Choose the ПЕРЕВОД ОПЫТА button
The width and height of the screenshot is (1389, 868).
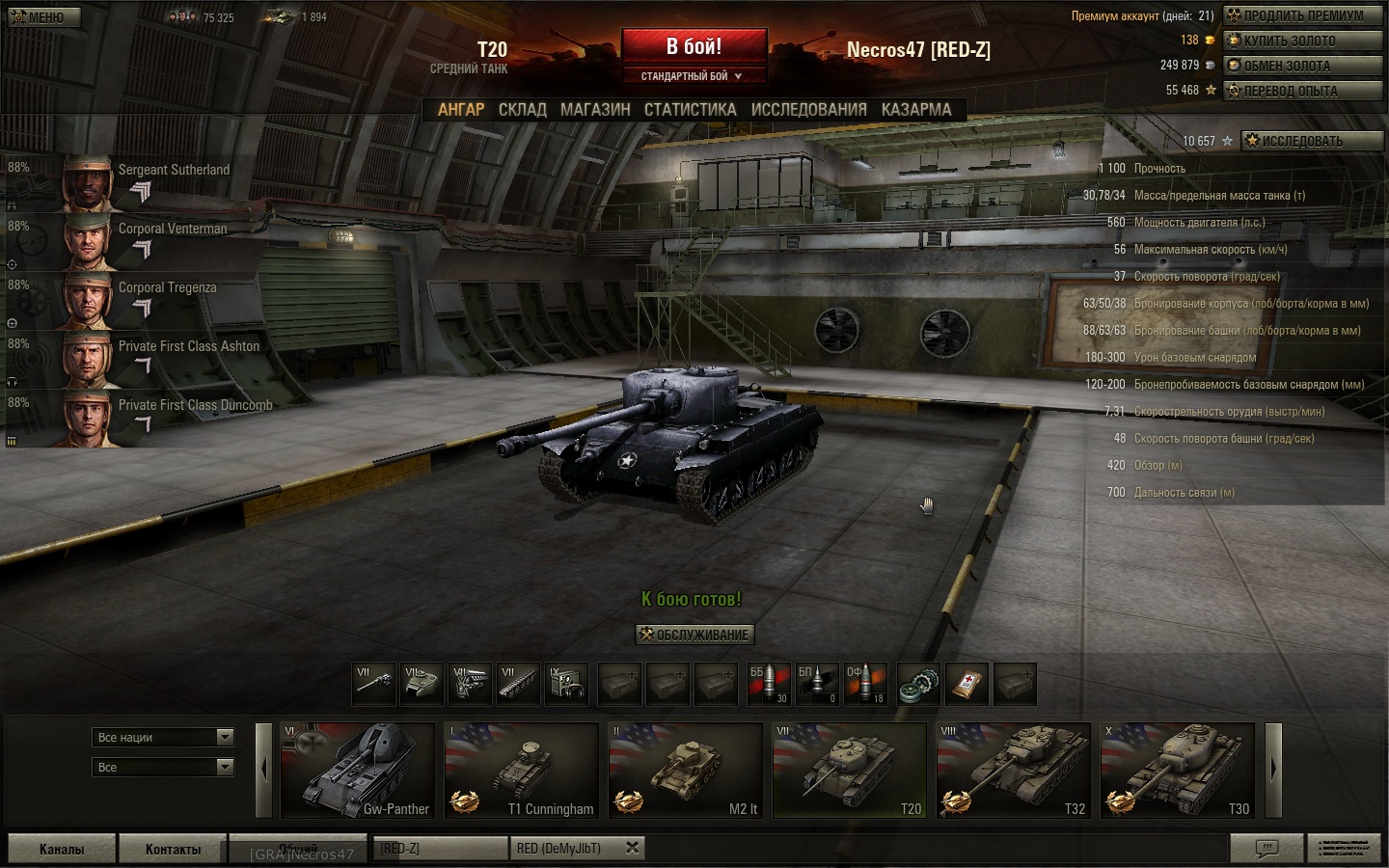(x=1302, y=91)
